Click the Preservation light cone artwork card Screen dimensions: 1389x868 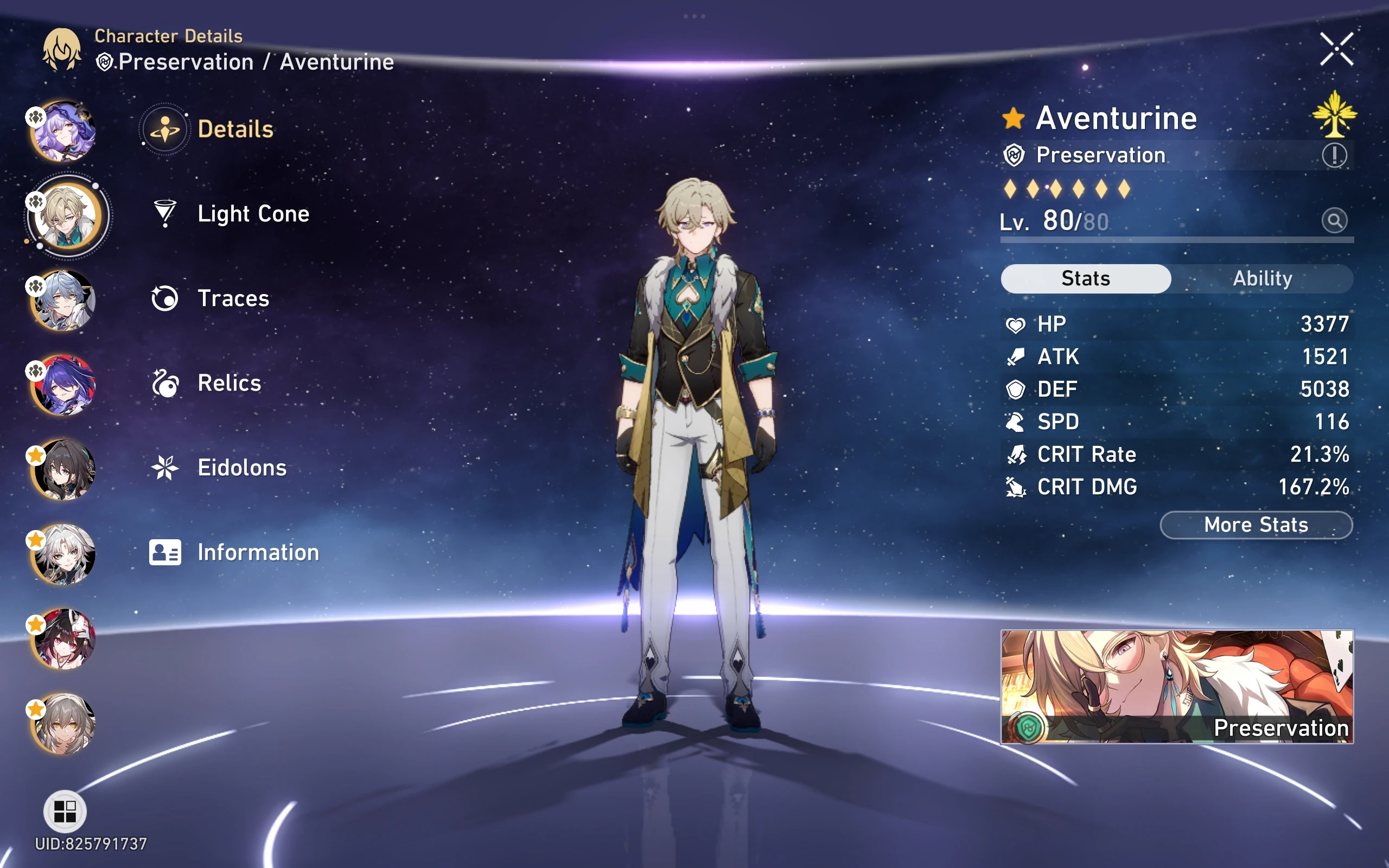1177,687
